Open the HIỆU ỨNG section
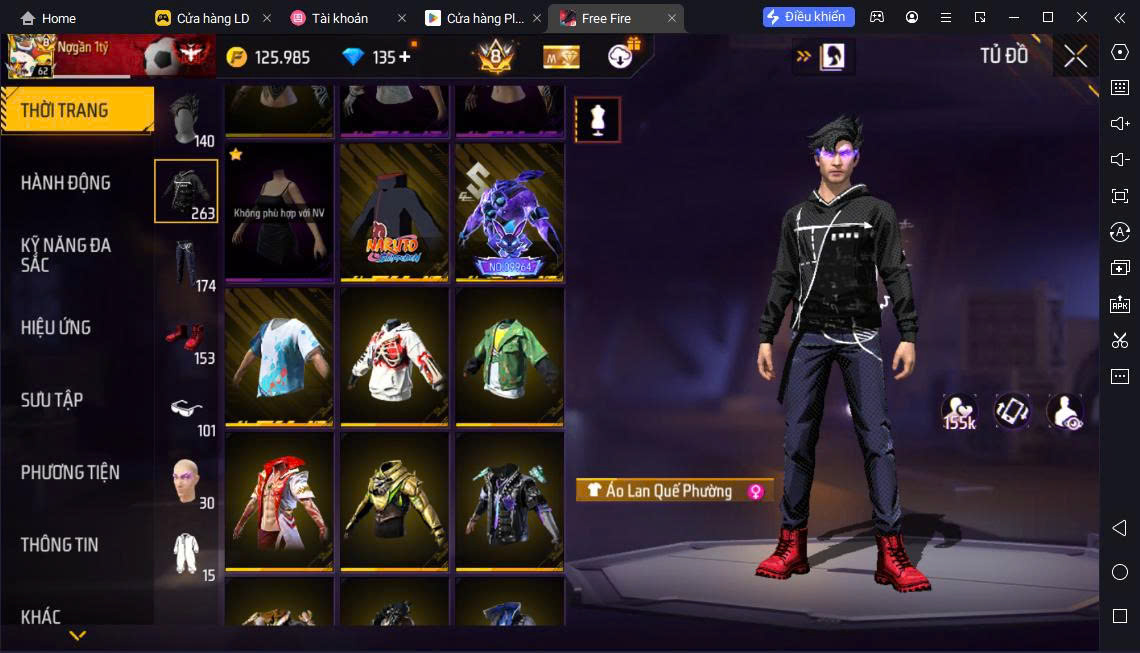 tap(56, 328)
